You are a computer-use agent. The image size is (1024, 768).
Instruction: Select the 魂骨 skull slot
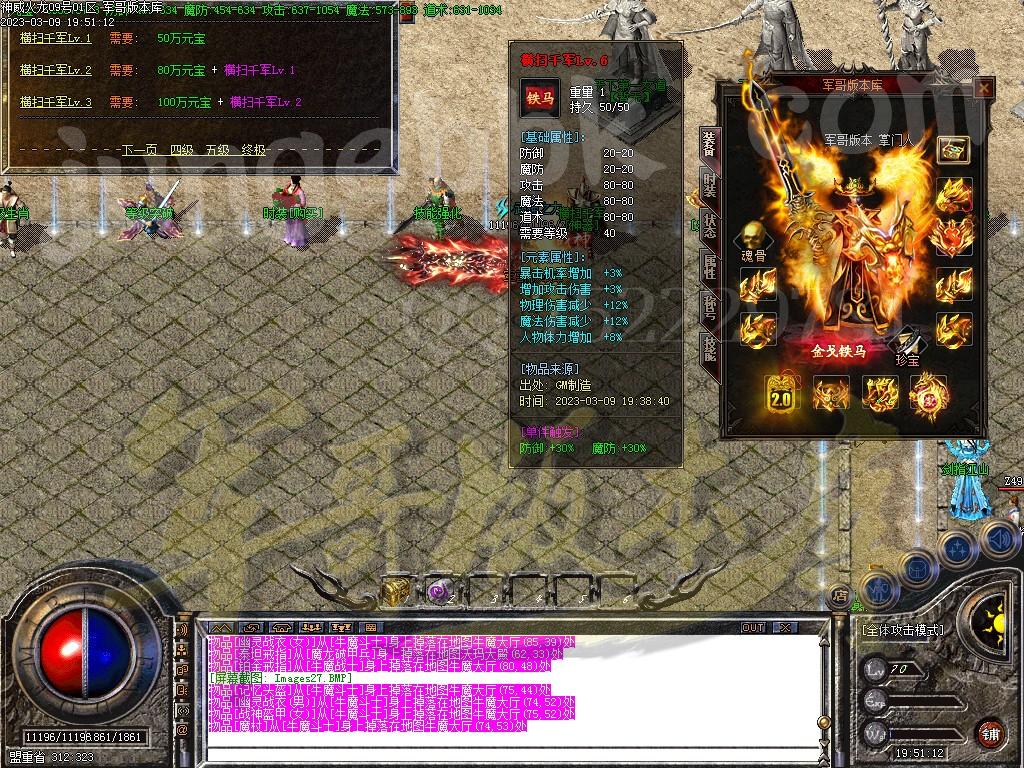(753, 238)
